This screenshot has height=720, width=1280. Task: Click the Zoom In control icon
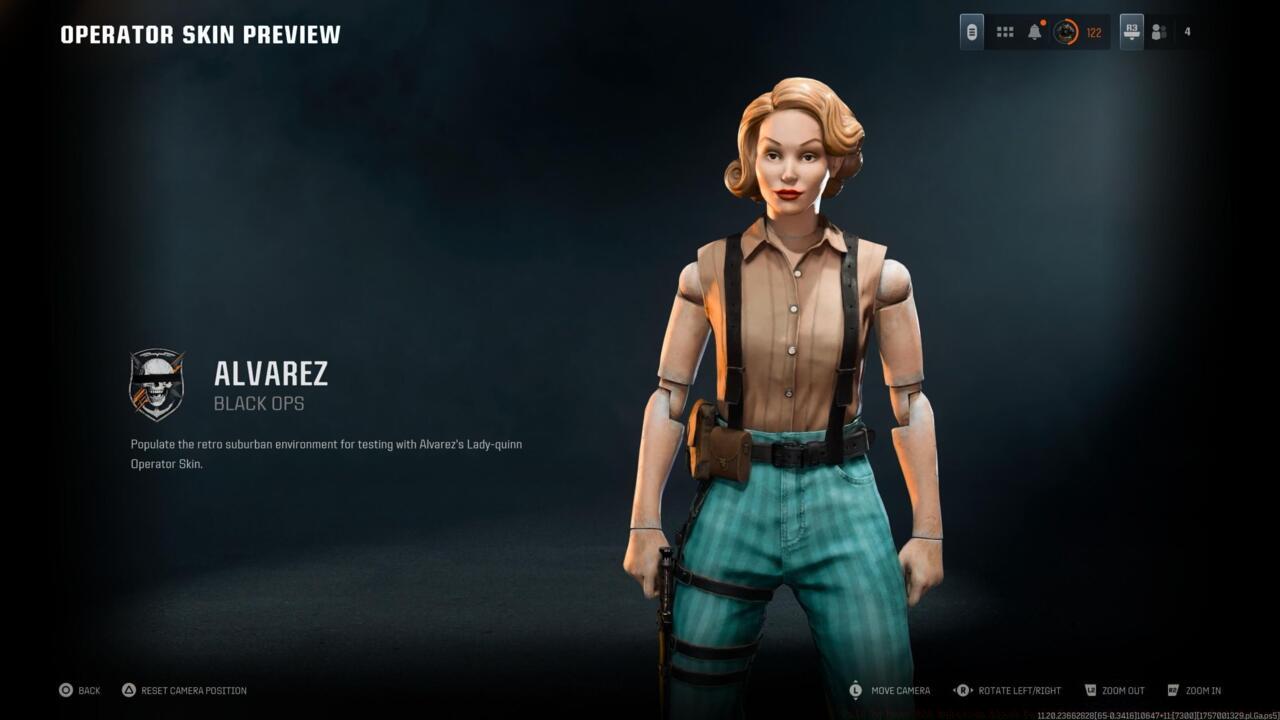pyautogui.click(x=1172, y=690)
